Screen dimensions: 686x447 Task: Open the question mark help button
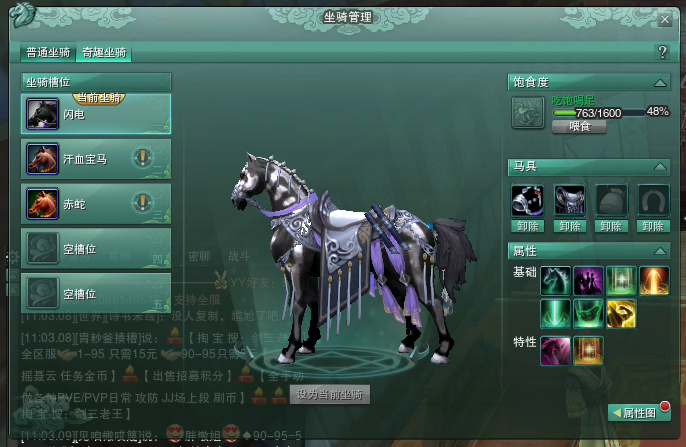(x=661, y=52)
